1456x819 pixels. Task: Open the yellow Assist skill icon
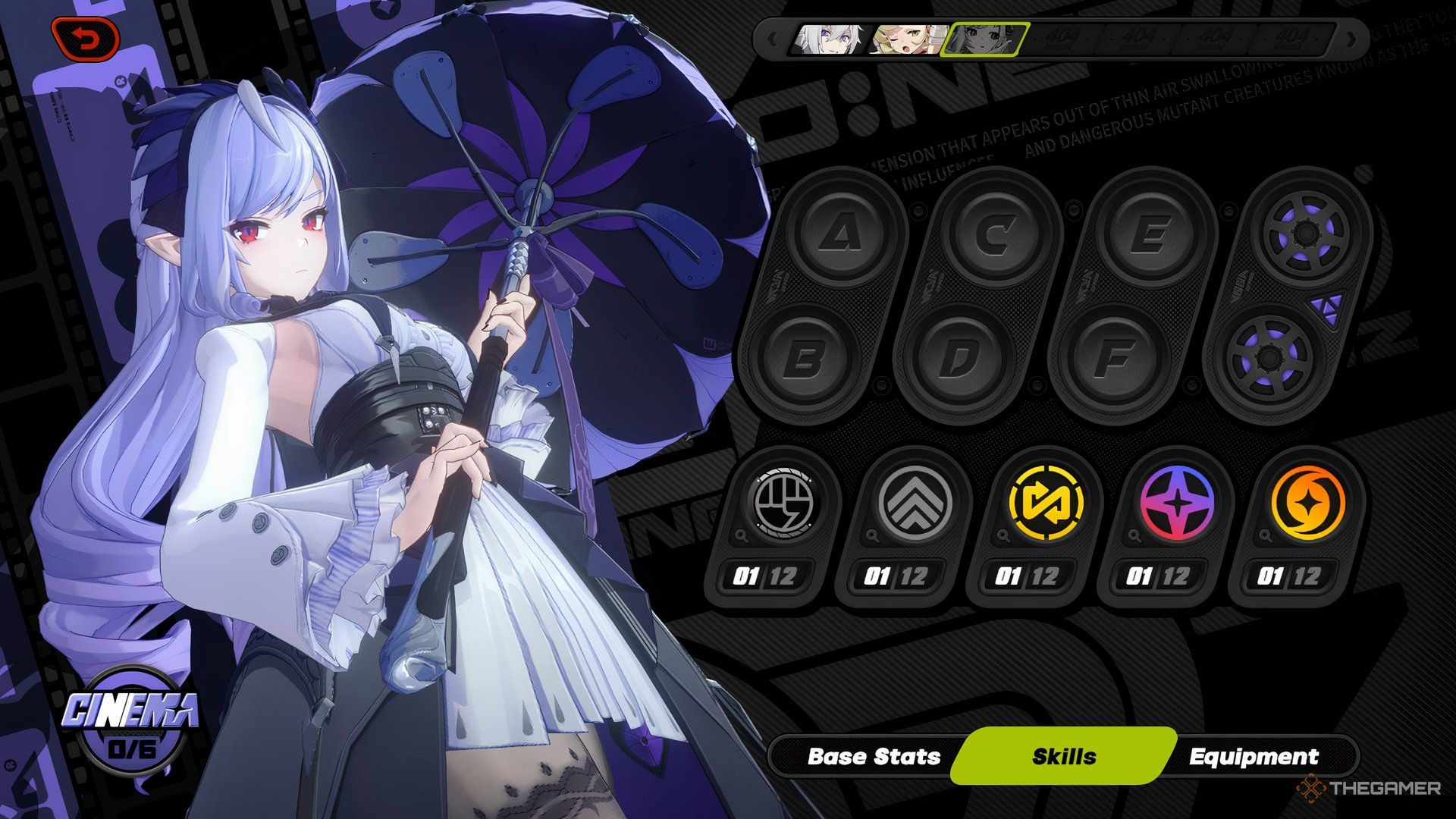[x=1045, y=503]
